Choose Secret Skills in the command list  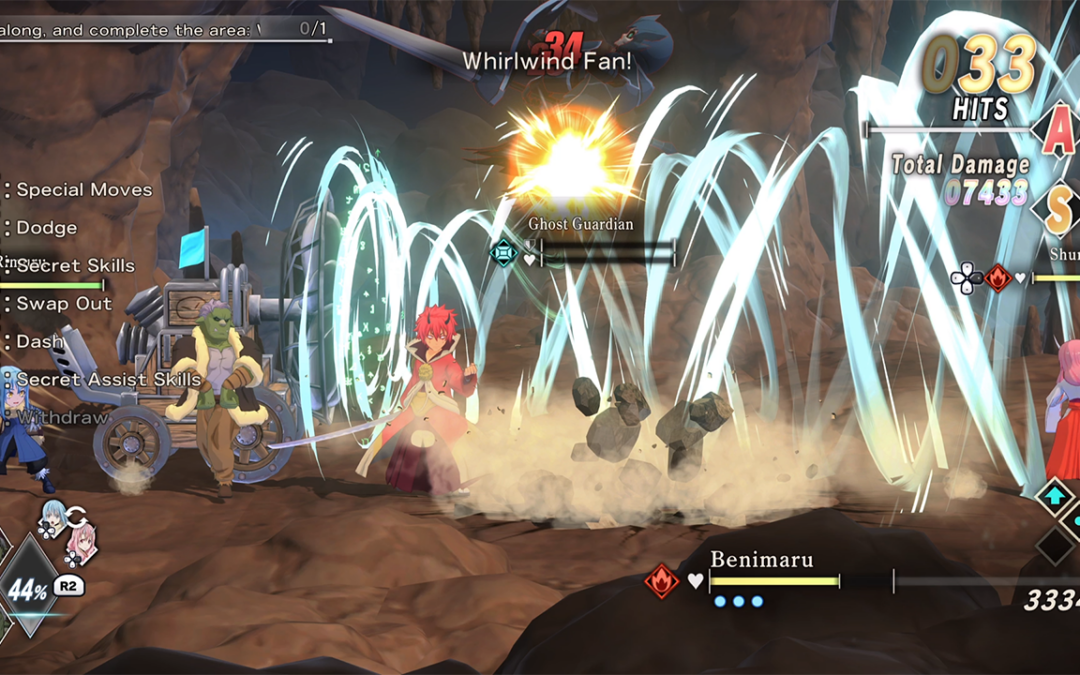point(75,266)
